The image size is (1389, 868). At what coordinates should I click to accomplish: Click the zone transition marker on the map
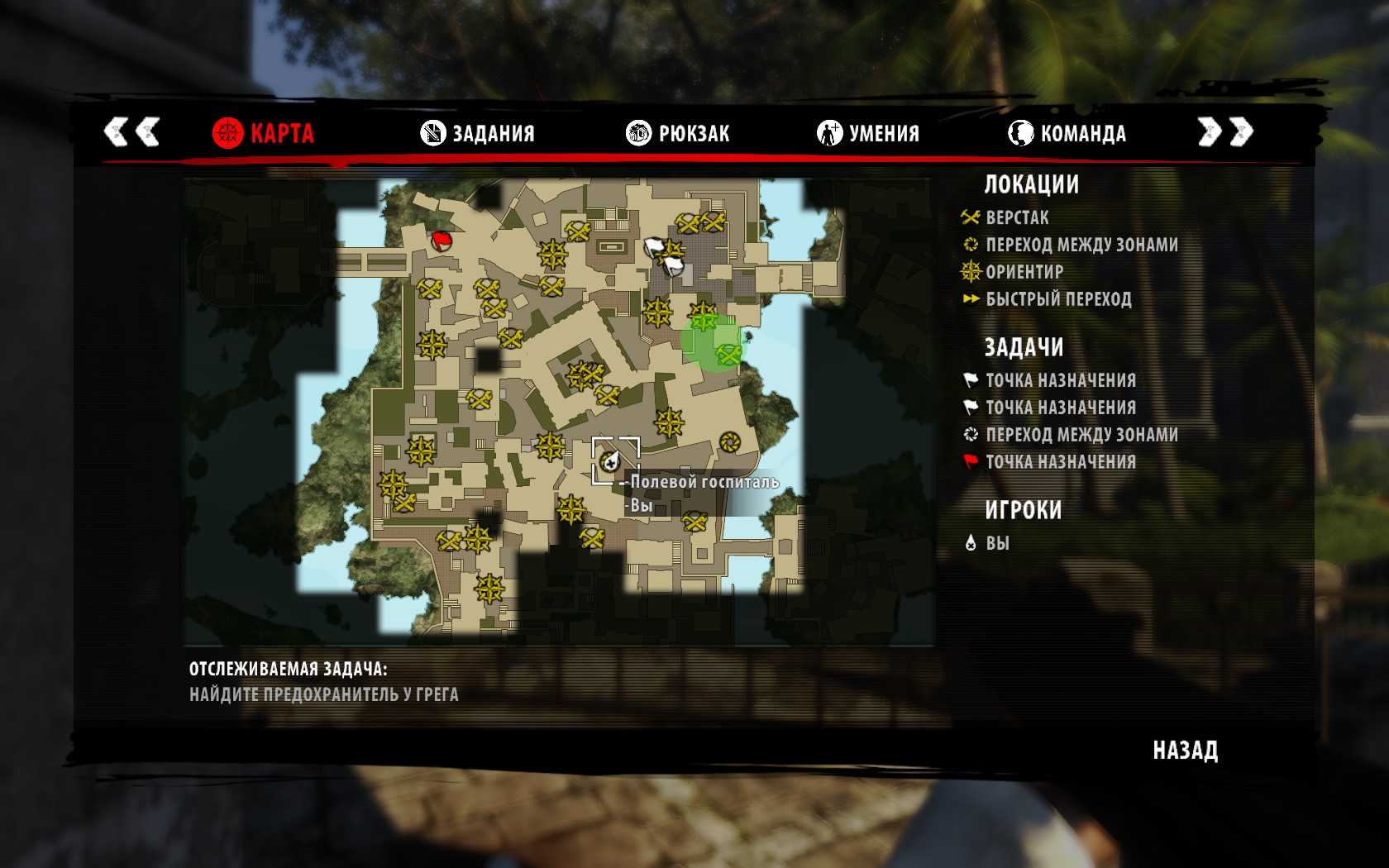[x=728, y=442]
